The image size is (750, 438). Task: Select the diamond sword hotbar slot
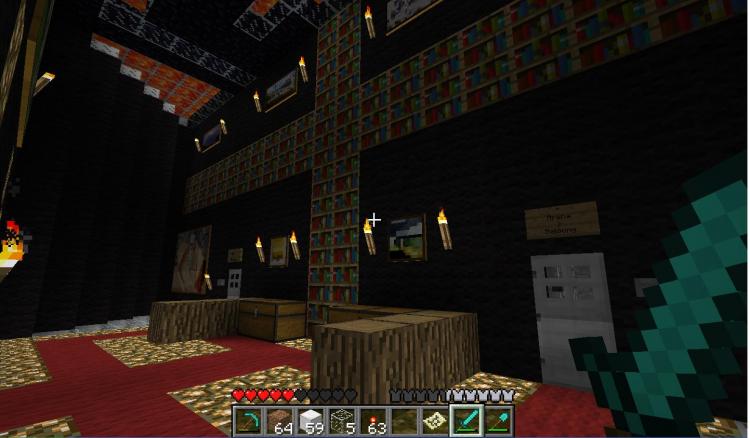point(466,421)
